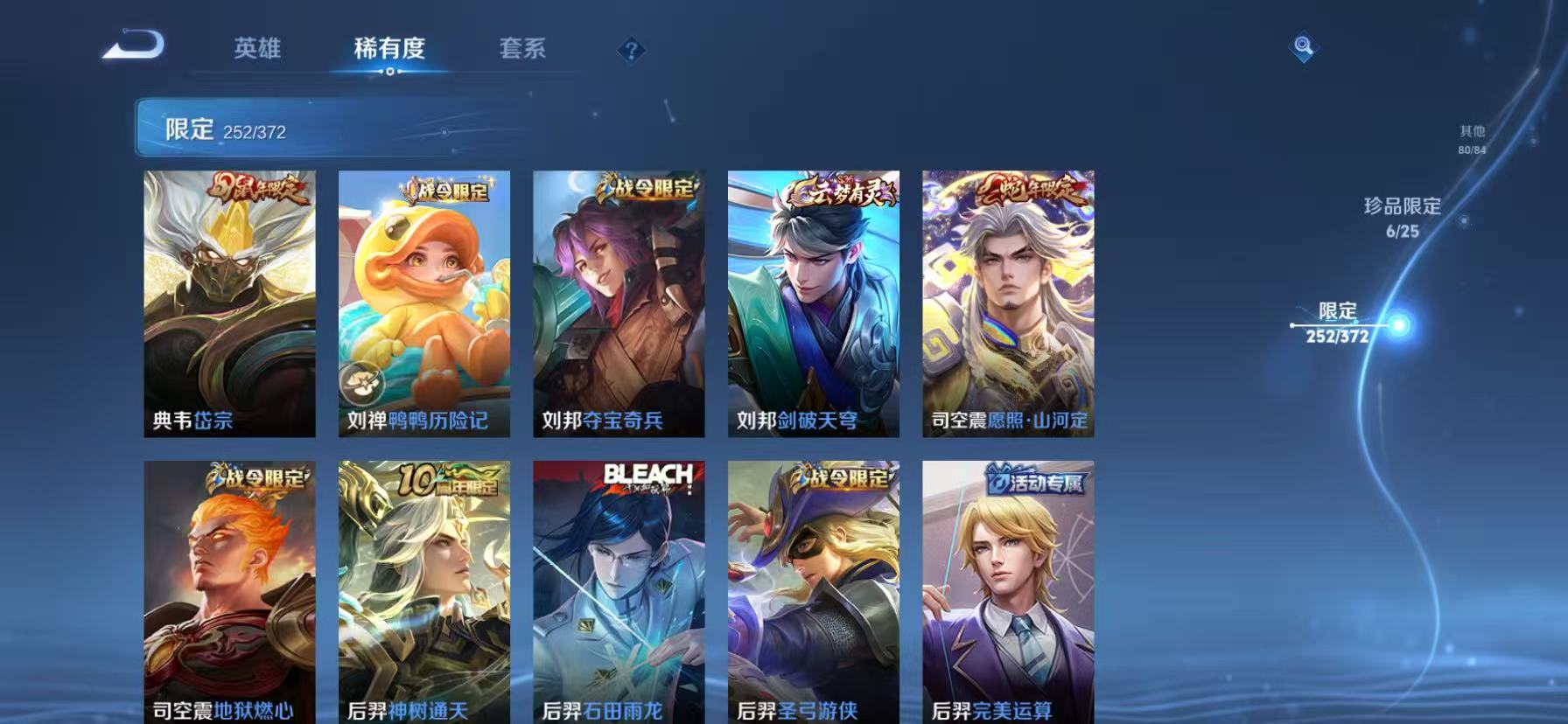This screenshot has width=1568, height=724.
Task: Switch to the 英雄 tab
Action: tap(256, 50)
